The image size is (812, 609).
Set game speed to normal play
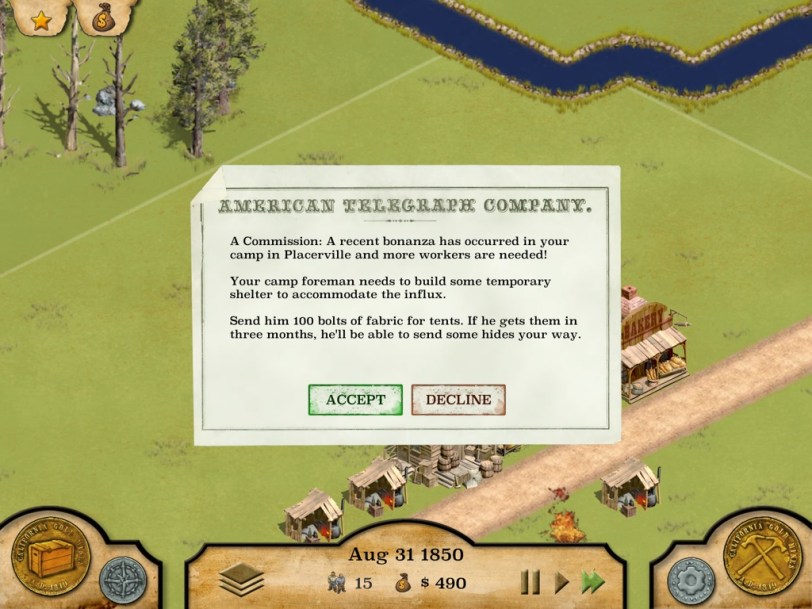[562, 582]
